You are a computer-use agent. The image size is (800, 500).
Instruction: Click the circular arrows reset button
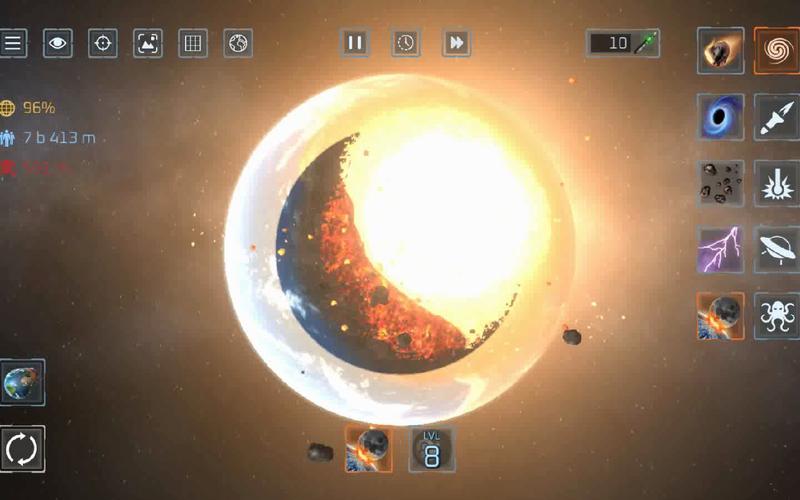point(22,449)
